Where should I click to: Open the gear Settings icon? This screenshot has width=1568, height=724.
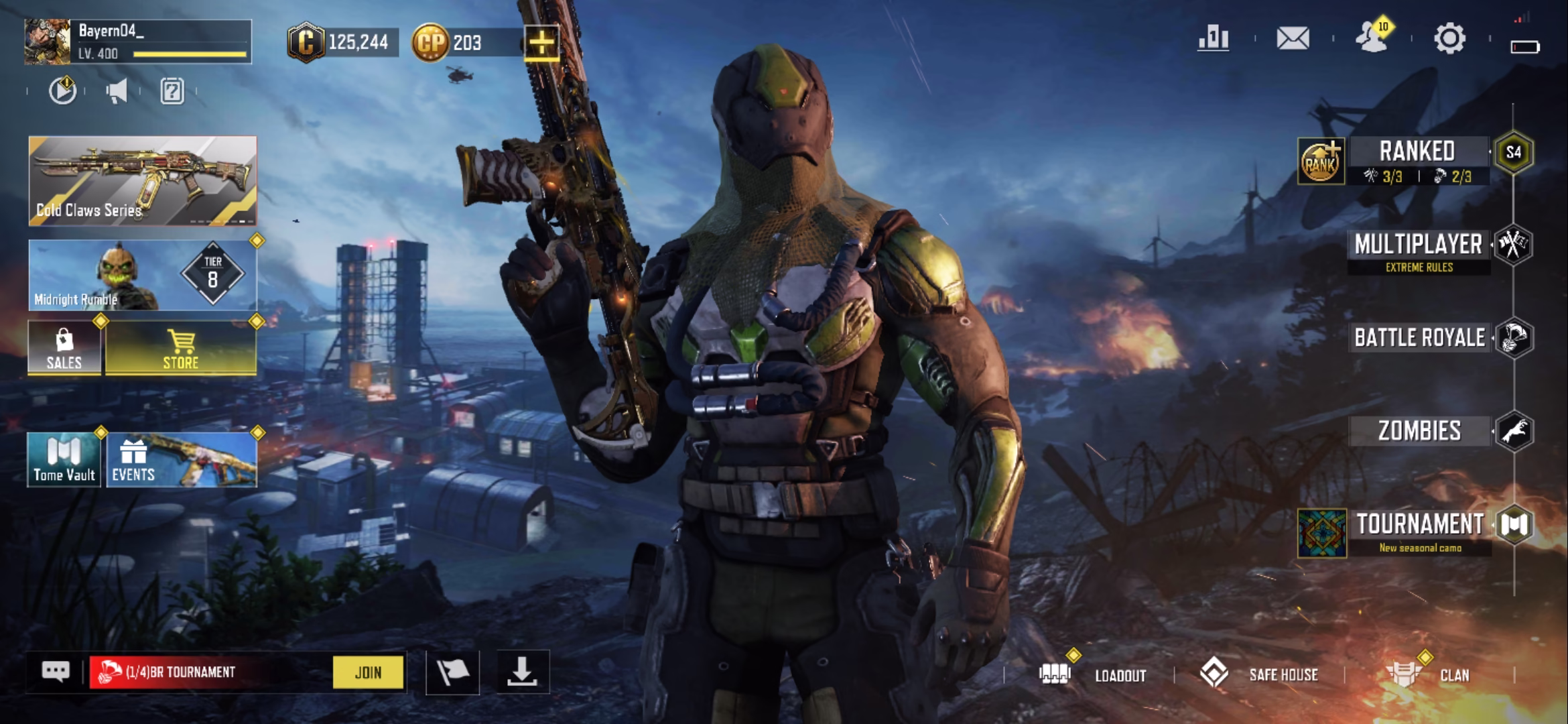coord(1449,39)
